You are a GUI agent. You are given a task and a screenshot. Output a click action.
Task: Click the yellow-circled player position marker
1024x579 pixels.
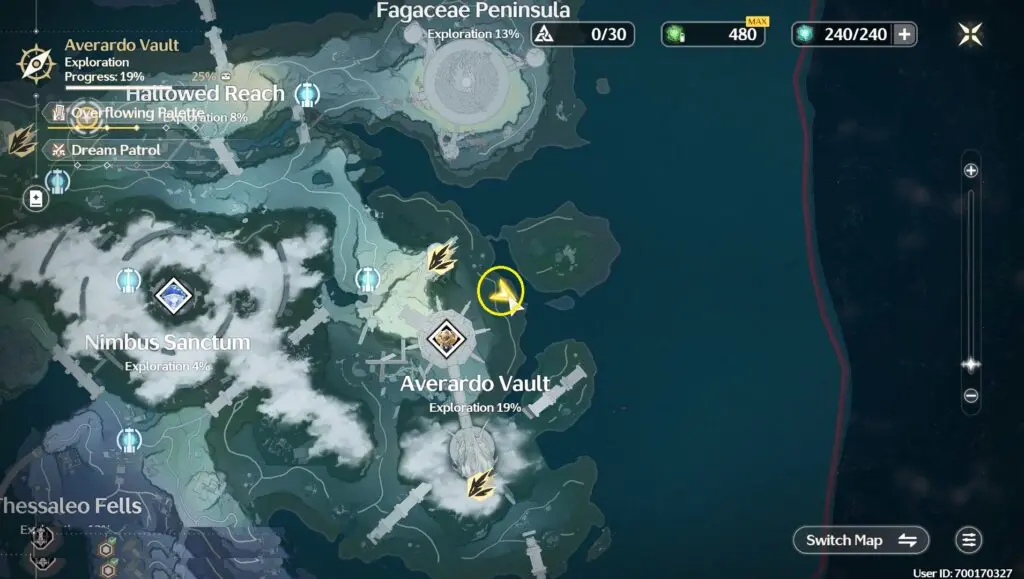coord(501,291)
